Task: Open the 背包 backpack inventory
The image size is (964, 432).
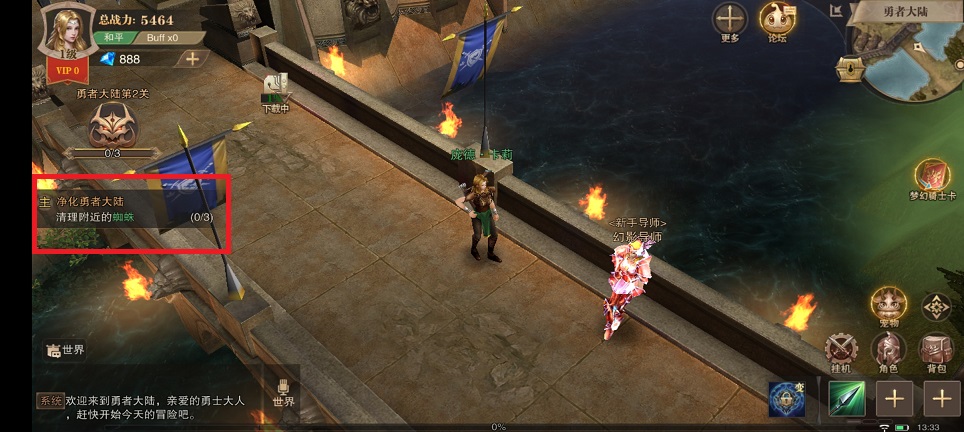Action: (935, 350)
